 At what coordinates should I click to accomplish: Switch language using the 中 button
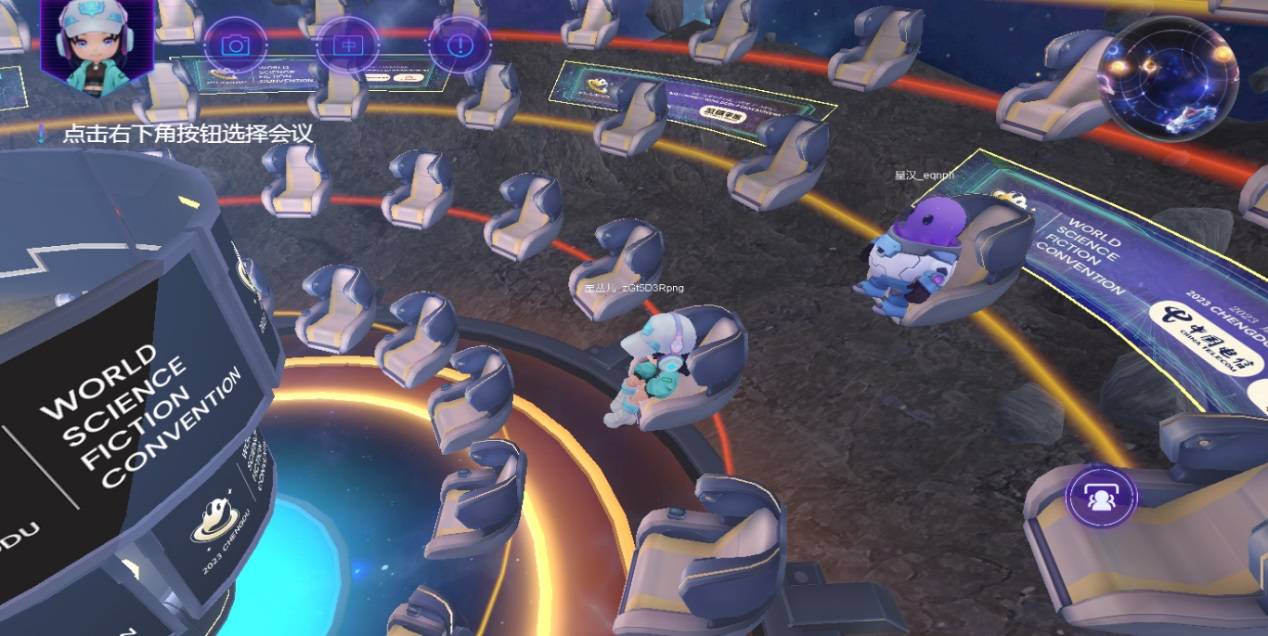[347, 45]
